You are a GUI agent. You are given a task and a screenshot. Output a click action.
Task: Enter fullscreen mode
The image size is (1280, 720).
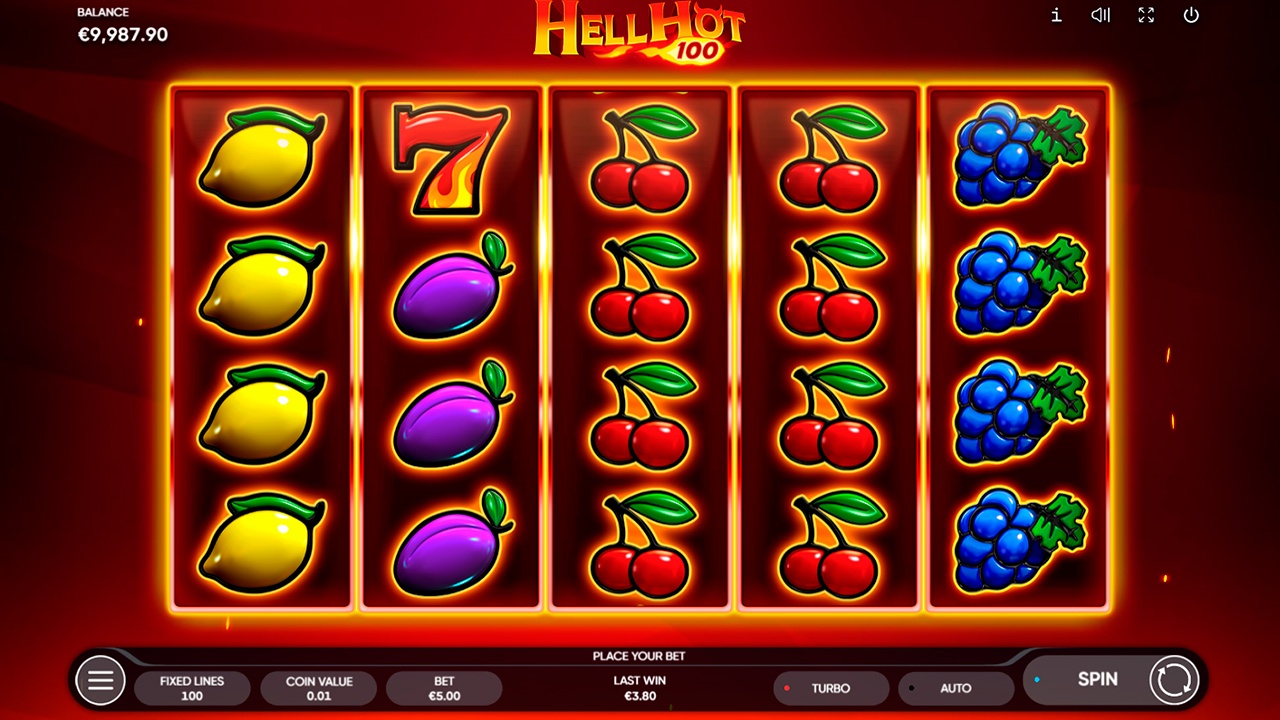tap(1146, 15)
